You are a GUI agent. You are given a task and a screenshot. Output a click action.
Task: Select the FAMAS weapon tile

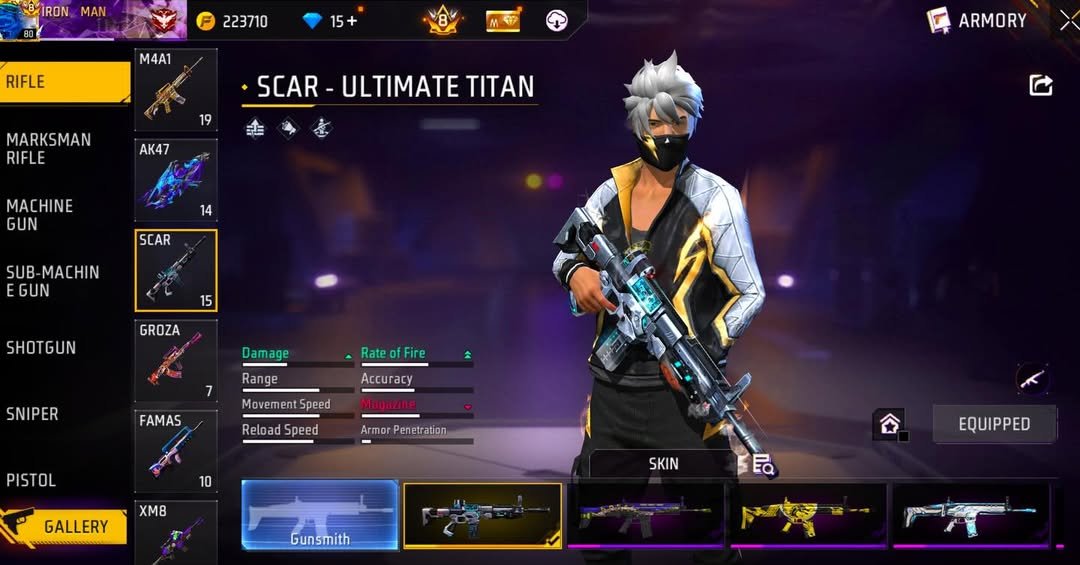[x=176, y=451]
